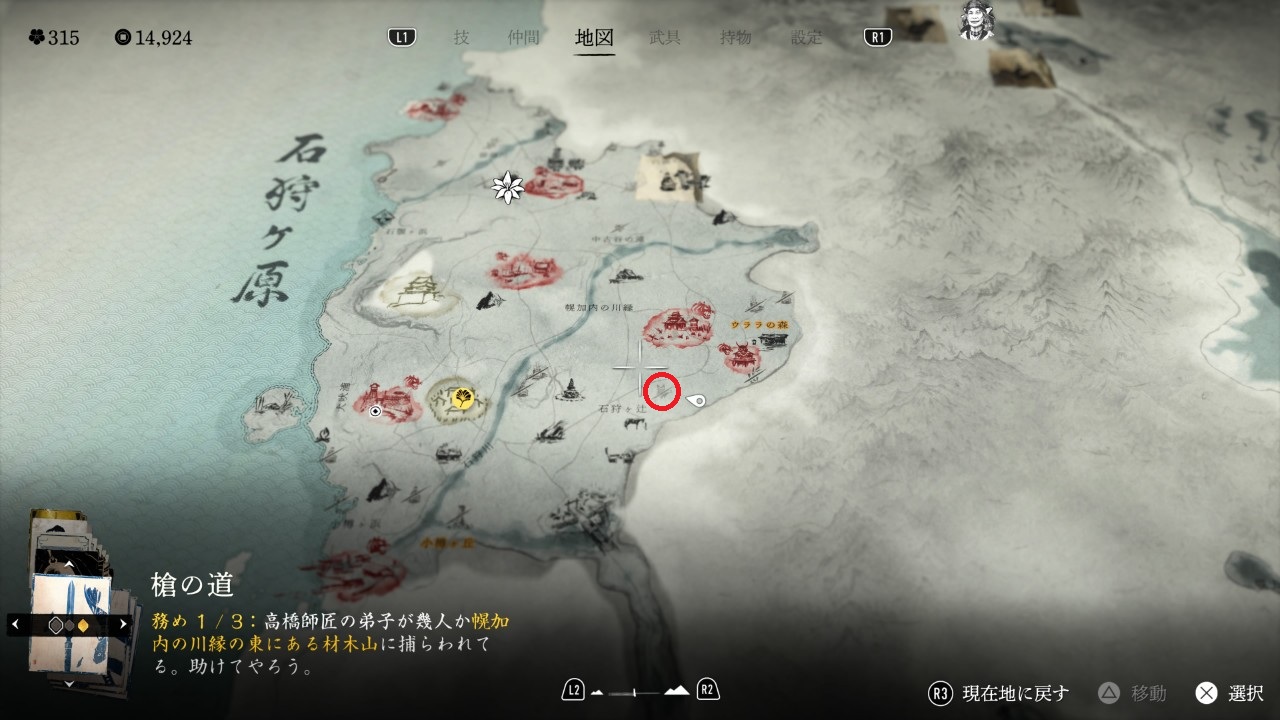Switch to the 武具 (gear) tab
The height and width of the screenshot is (720, 1280).
tap(665, 38)
